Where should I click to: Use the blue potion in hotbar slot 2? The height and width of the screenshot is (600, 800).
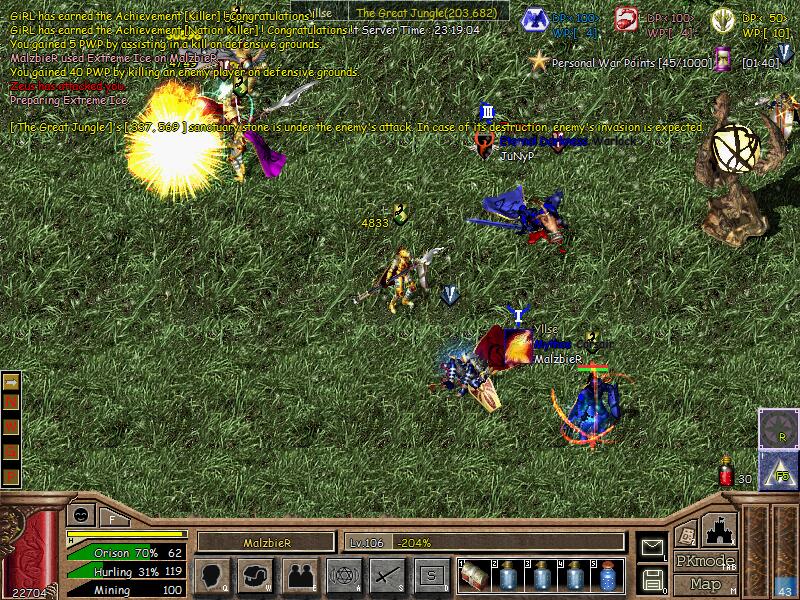509,575
